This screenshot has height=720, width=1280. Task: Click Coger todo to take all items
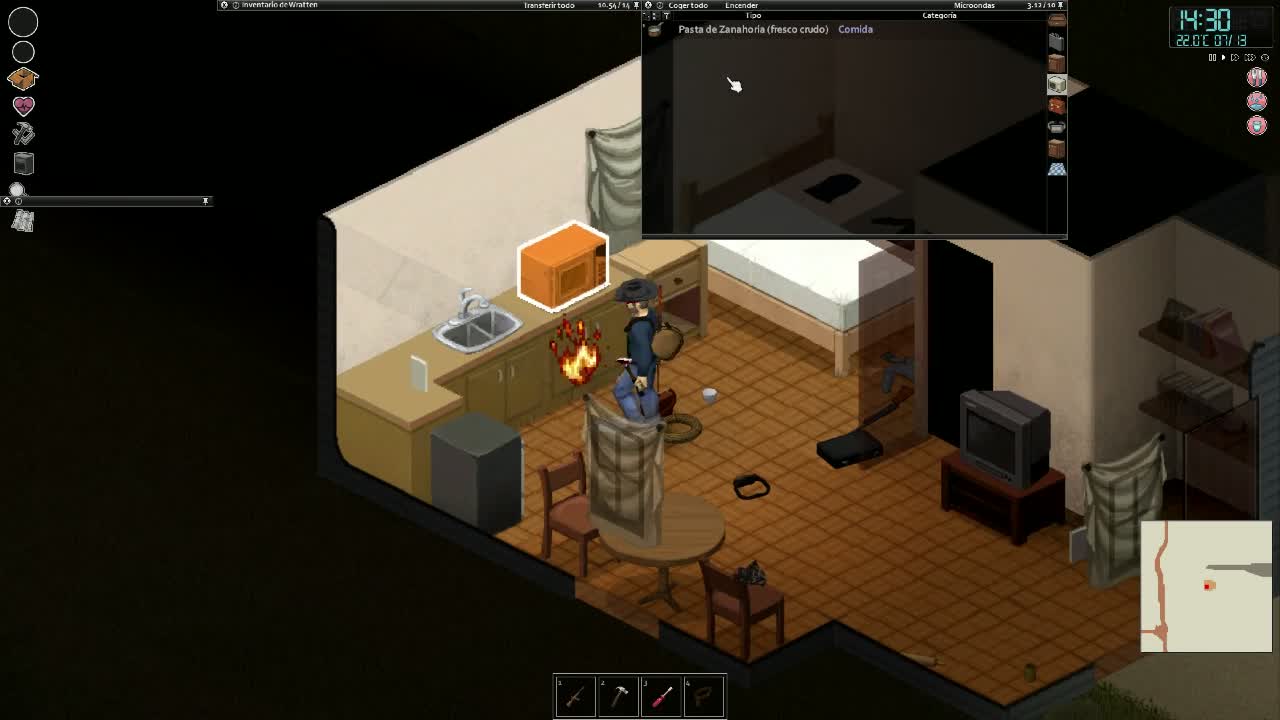click(687, 5)
